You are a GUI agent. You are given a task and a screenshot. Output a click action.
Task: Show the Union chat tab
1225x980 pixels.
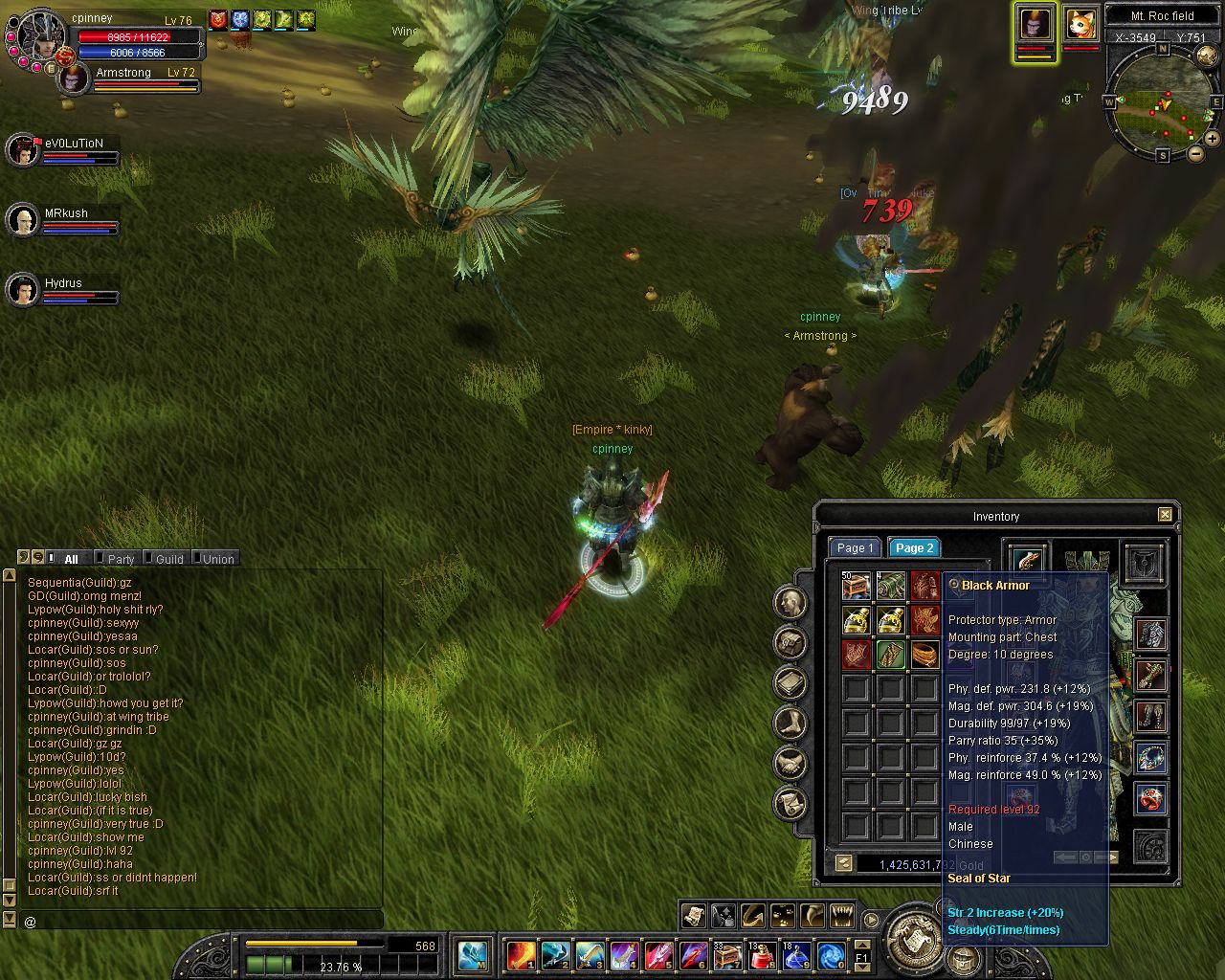click(218, 559)
